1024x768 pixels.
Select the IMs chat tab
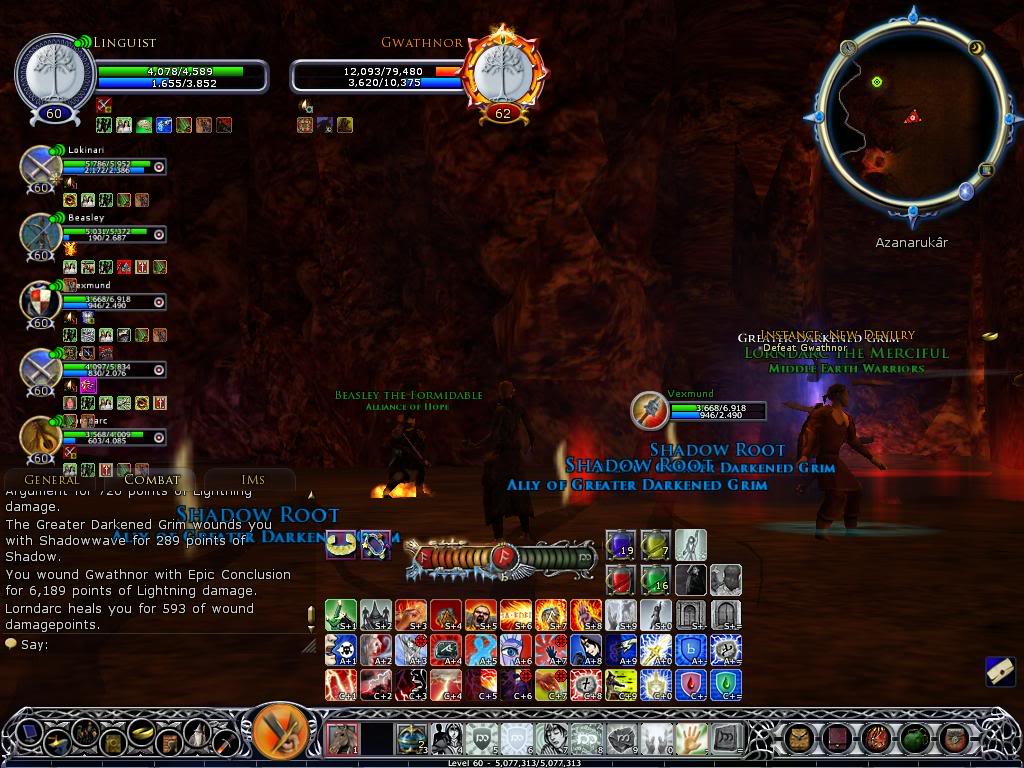pyautogui.click(x=253, y=480)
